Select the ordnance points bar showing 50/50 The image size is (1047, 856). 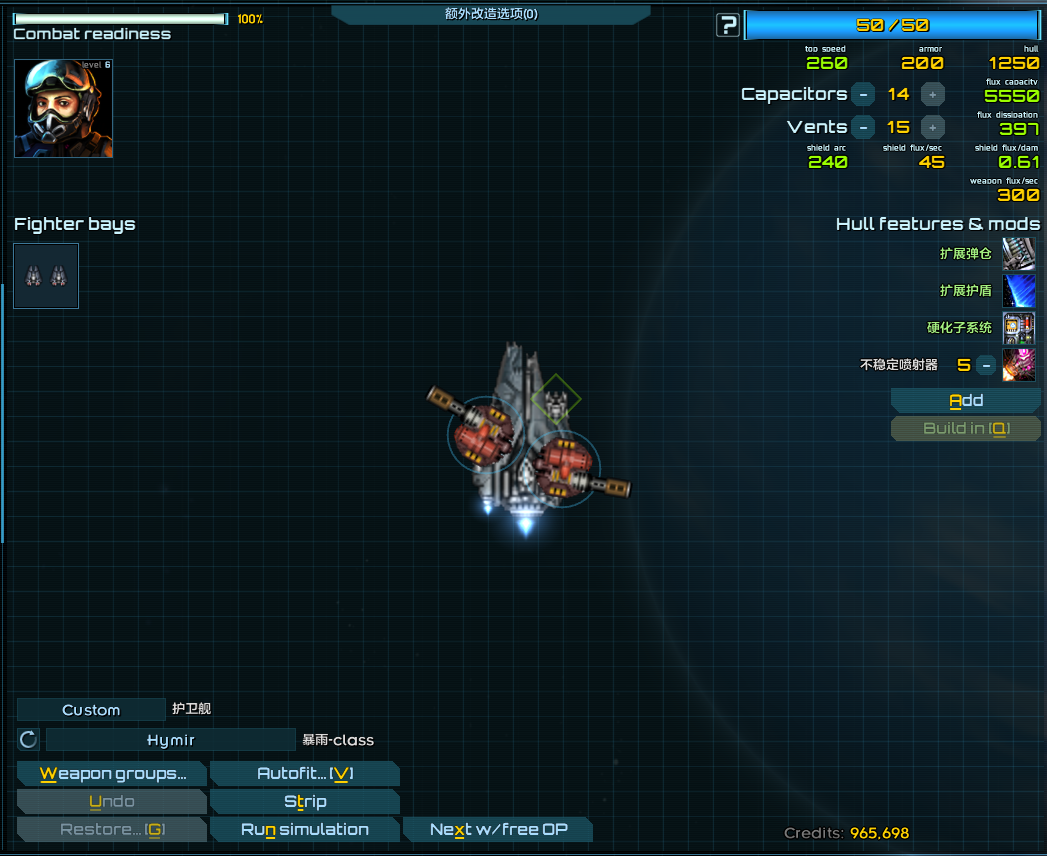[892, 26]
